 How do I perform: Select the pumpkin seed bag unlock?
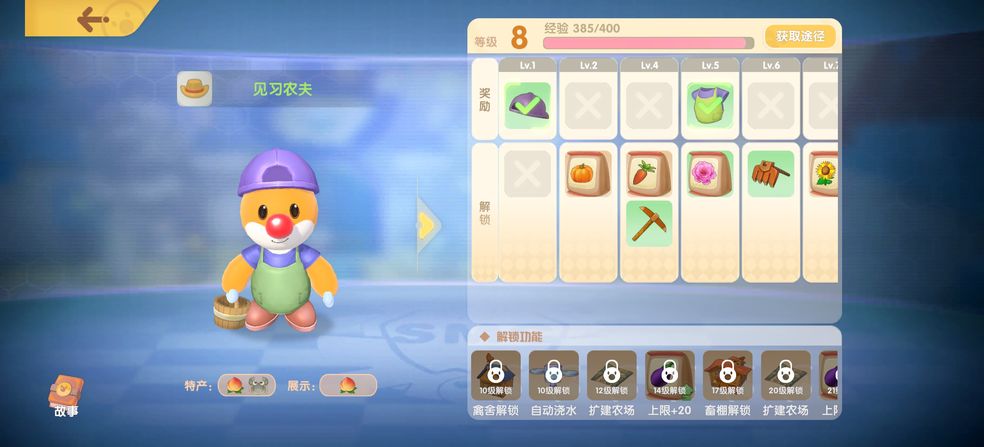(x=588, y=174)
